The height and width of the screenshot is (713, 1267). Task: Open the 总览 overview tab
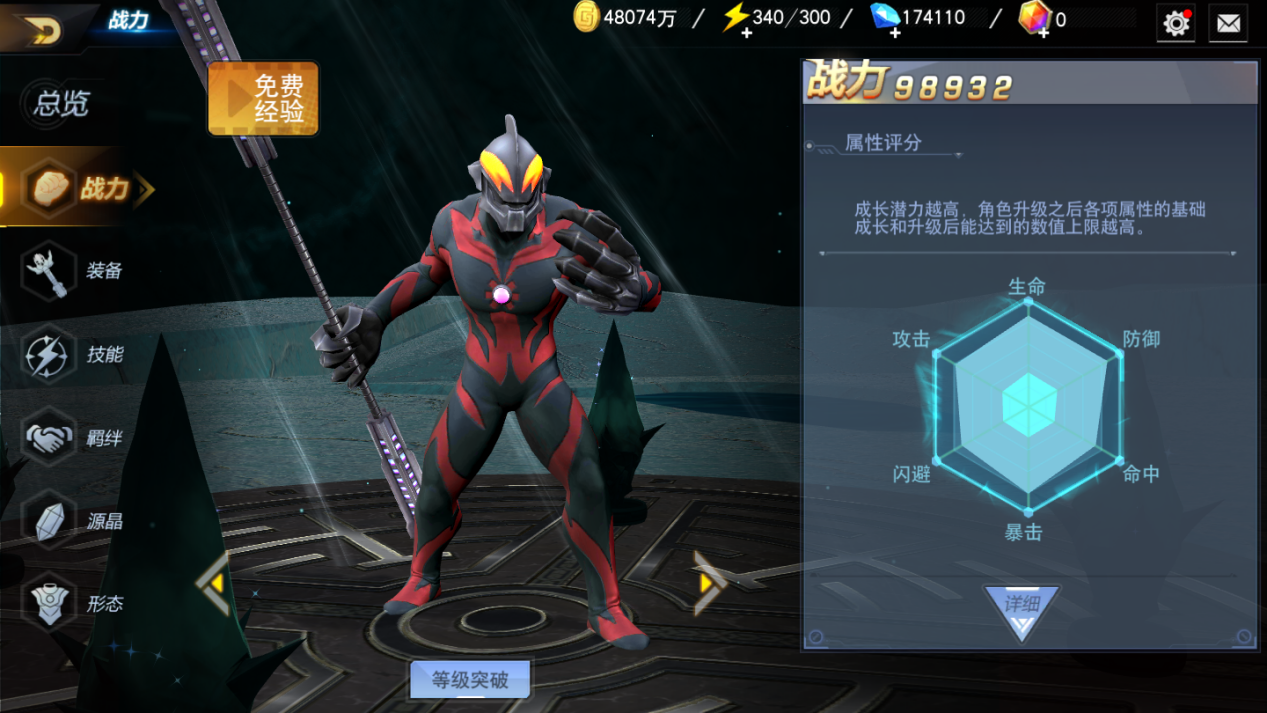[x=62, y=103]
